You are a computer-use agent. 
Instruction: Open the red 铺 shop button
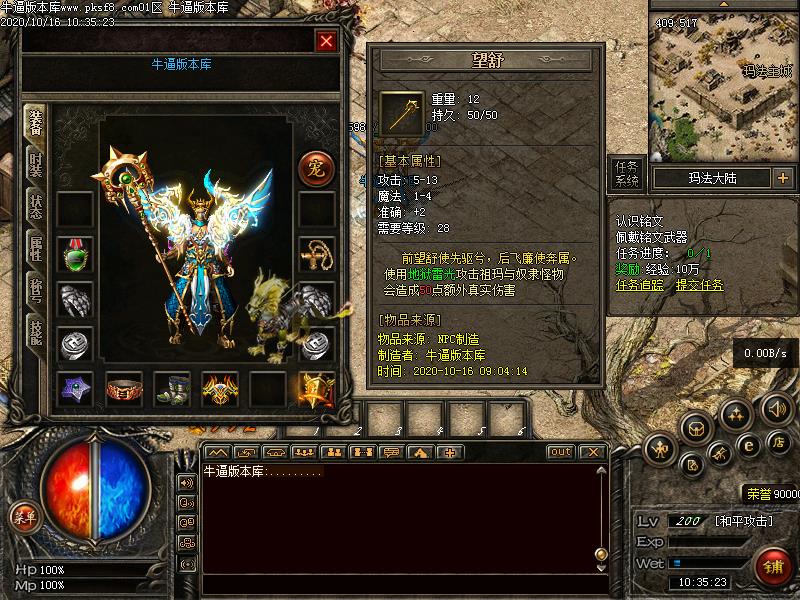tap(774, 568)
